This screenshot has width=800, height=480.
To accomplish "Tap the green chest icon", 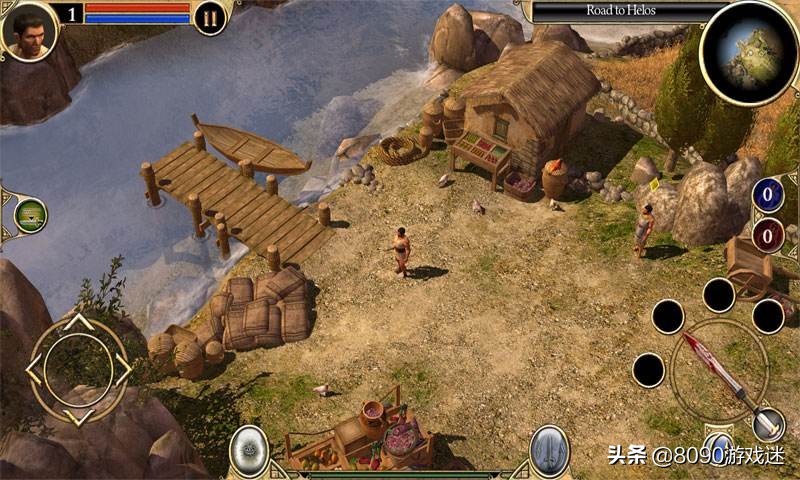I will [x=30, y=216].
